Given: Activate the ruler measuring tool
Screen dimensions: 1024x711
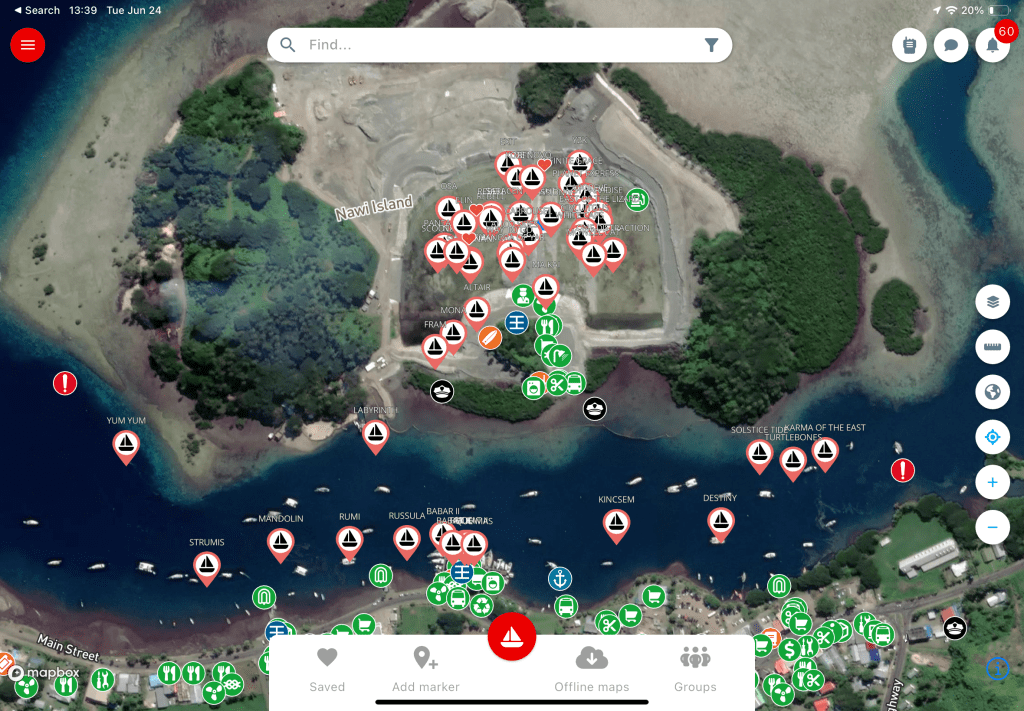Looking at the screenshot, I should coord(992,346).
